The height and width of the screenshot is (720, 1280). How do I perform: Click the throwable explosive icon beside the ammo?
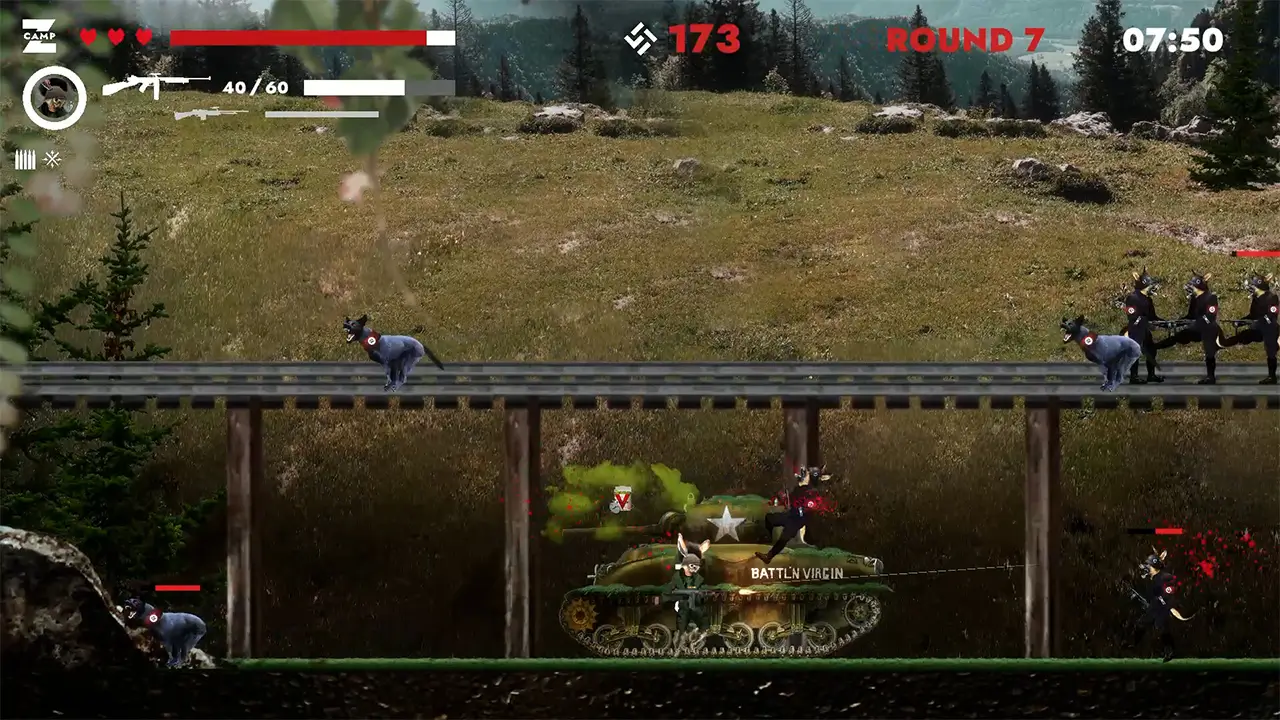coord(51,159)
